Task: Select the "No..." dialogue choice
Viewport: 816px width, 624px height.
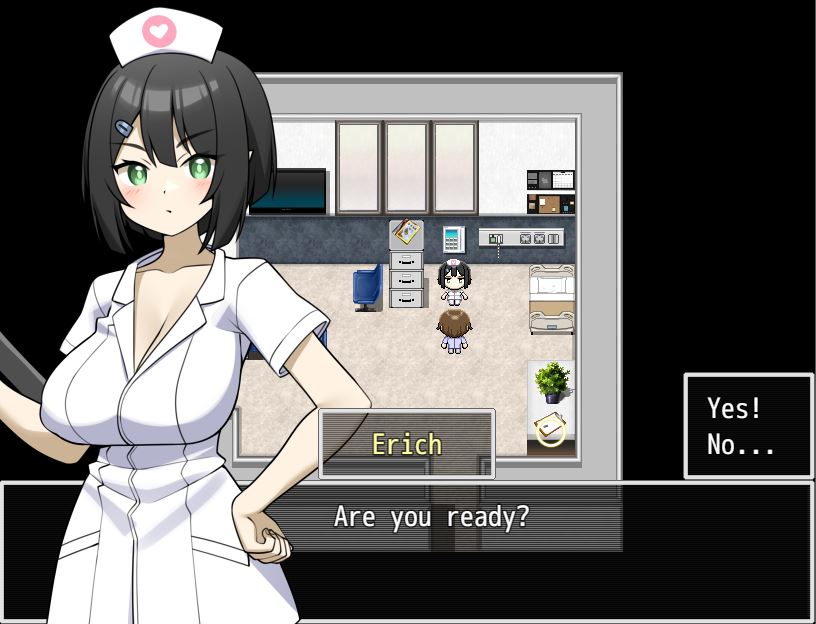Action: pyautogui.click(x=741, y=445)
